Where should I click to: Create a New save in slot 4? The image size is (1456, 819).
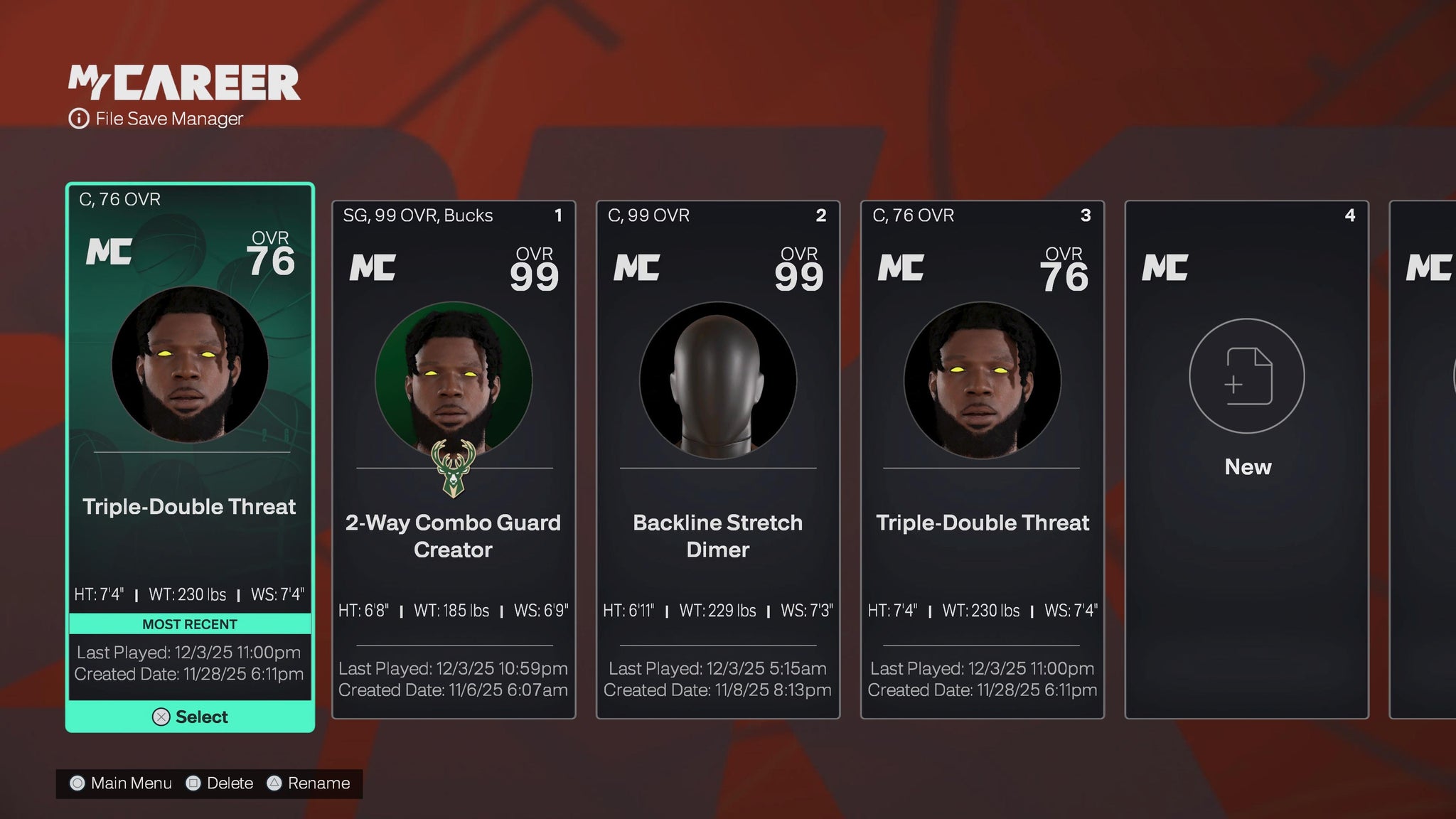1246,398
